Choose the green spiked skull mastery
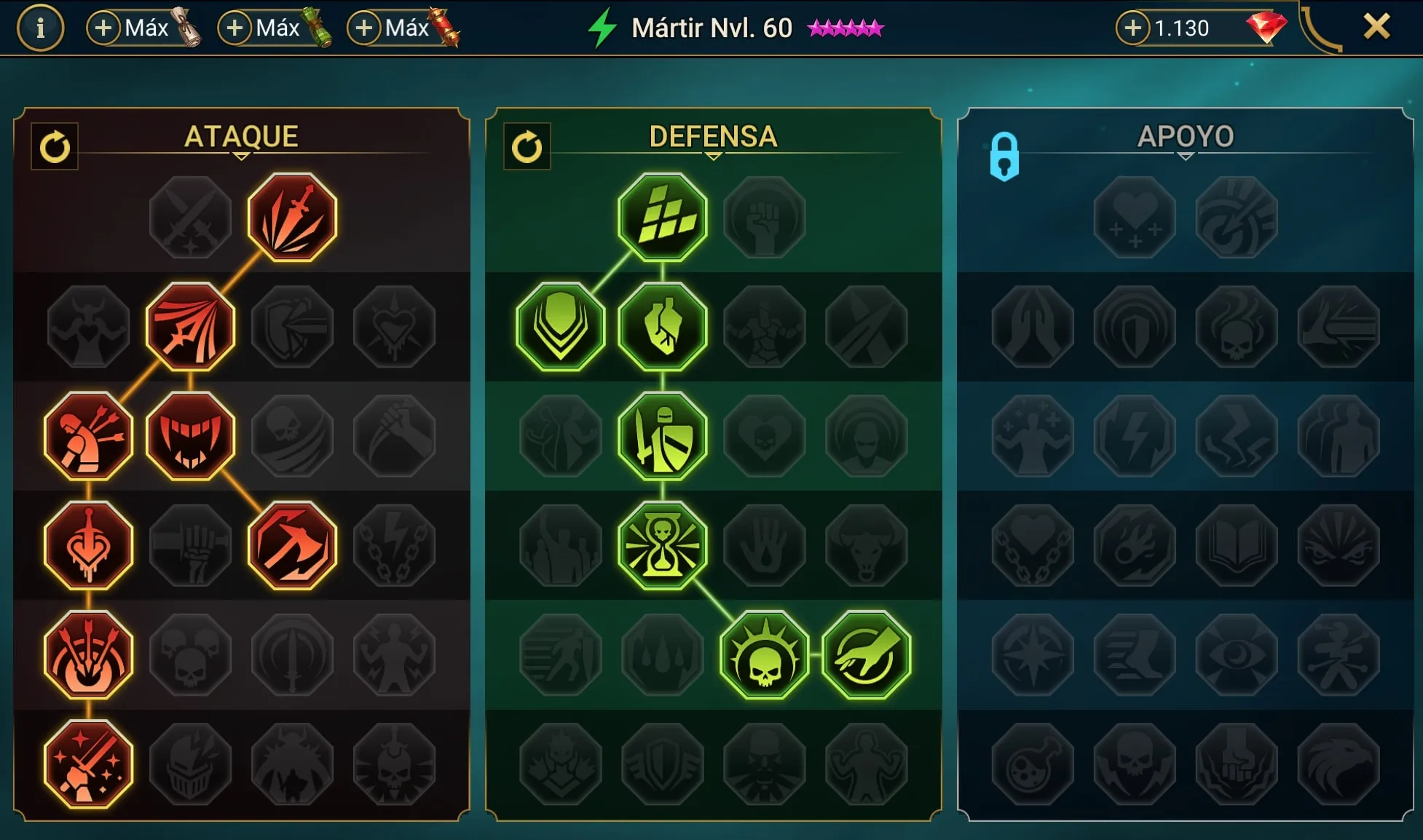The image size is (1423, 840). pyautogui.click(x=764, y=654)
